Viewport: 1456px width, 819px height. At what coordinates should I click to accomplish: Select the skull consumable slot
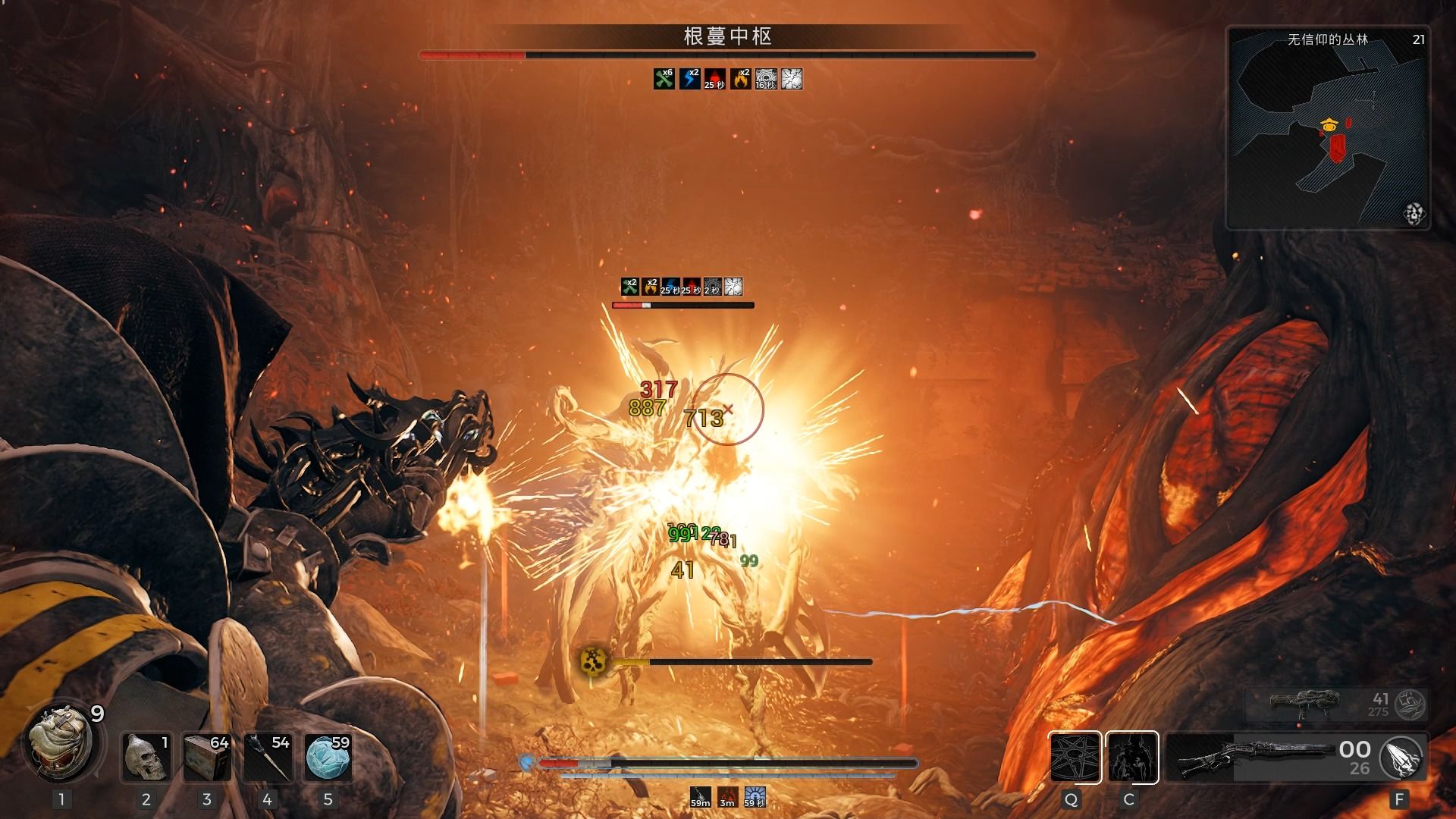[x=146, y=757]
